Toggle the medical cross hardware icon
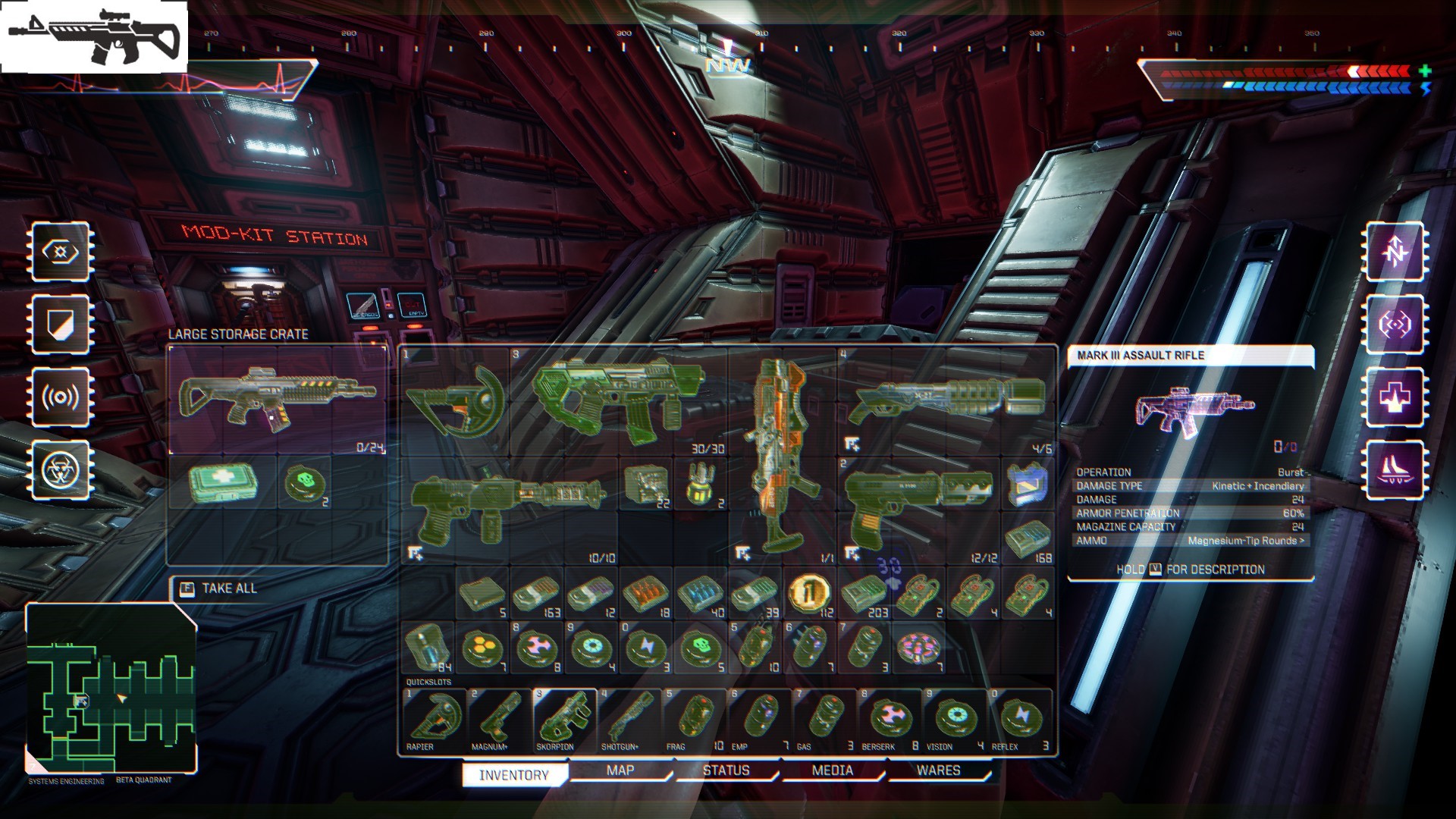This screenshot has height=819, width=1456. point(1395,397)
